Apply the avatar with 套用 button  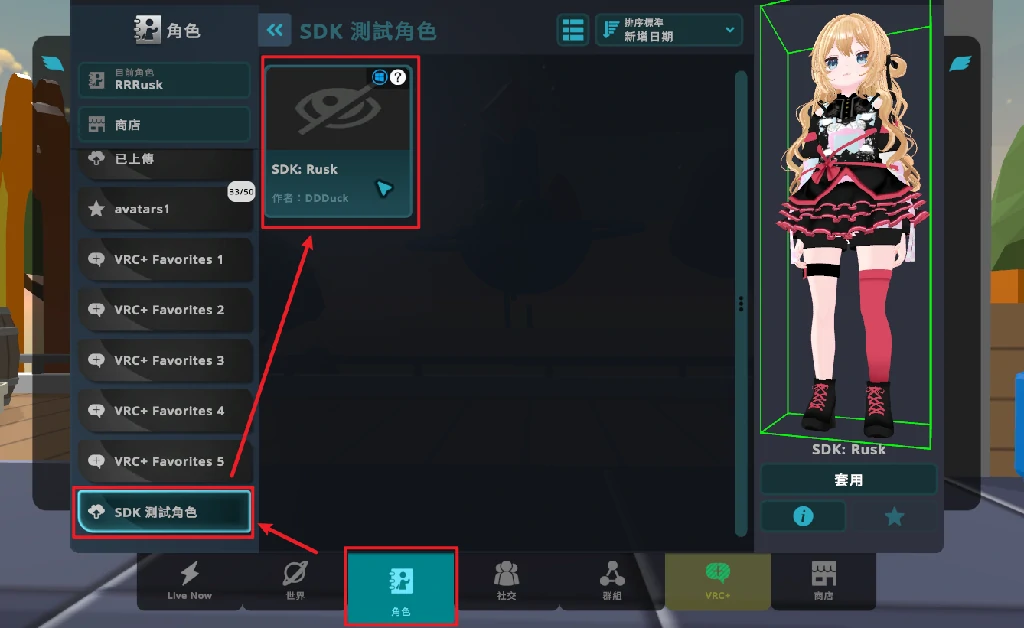click(x=848, y=480)
